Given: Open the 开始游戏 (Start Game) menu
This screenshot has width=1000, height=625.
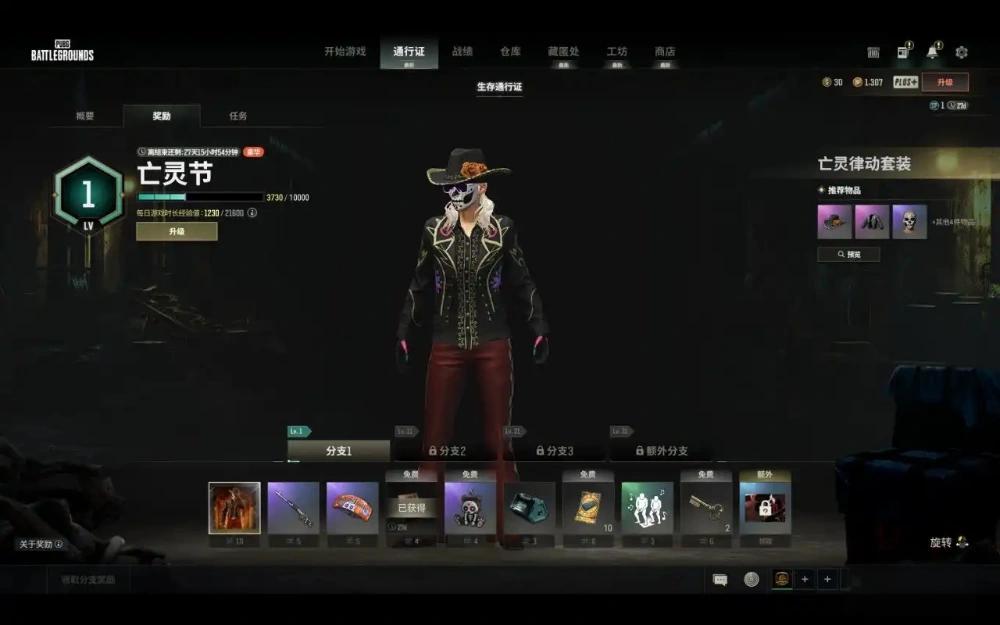Looking at the screenshot, I should pos(345,52).
